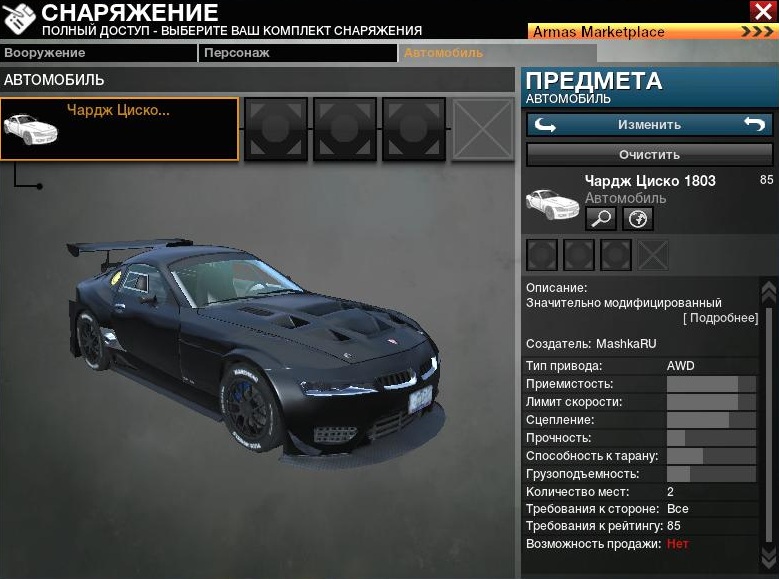Click the Очистить button
The height and width of the screenshot is (579, 779).
coord(649,155)
